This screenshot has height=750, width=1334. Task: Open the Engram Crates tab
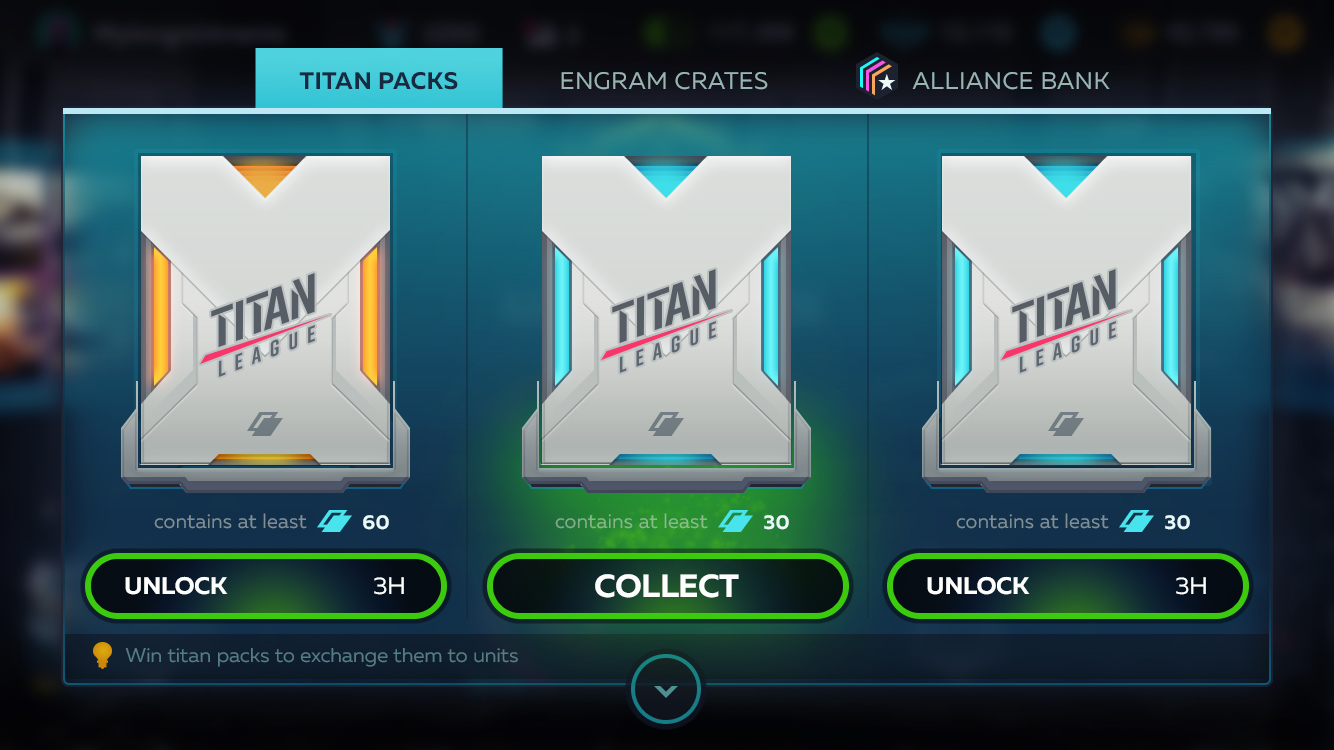tap(663, 80)
